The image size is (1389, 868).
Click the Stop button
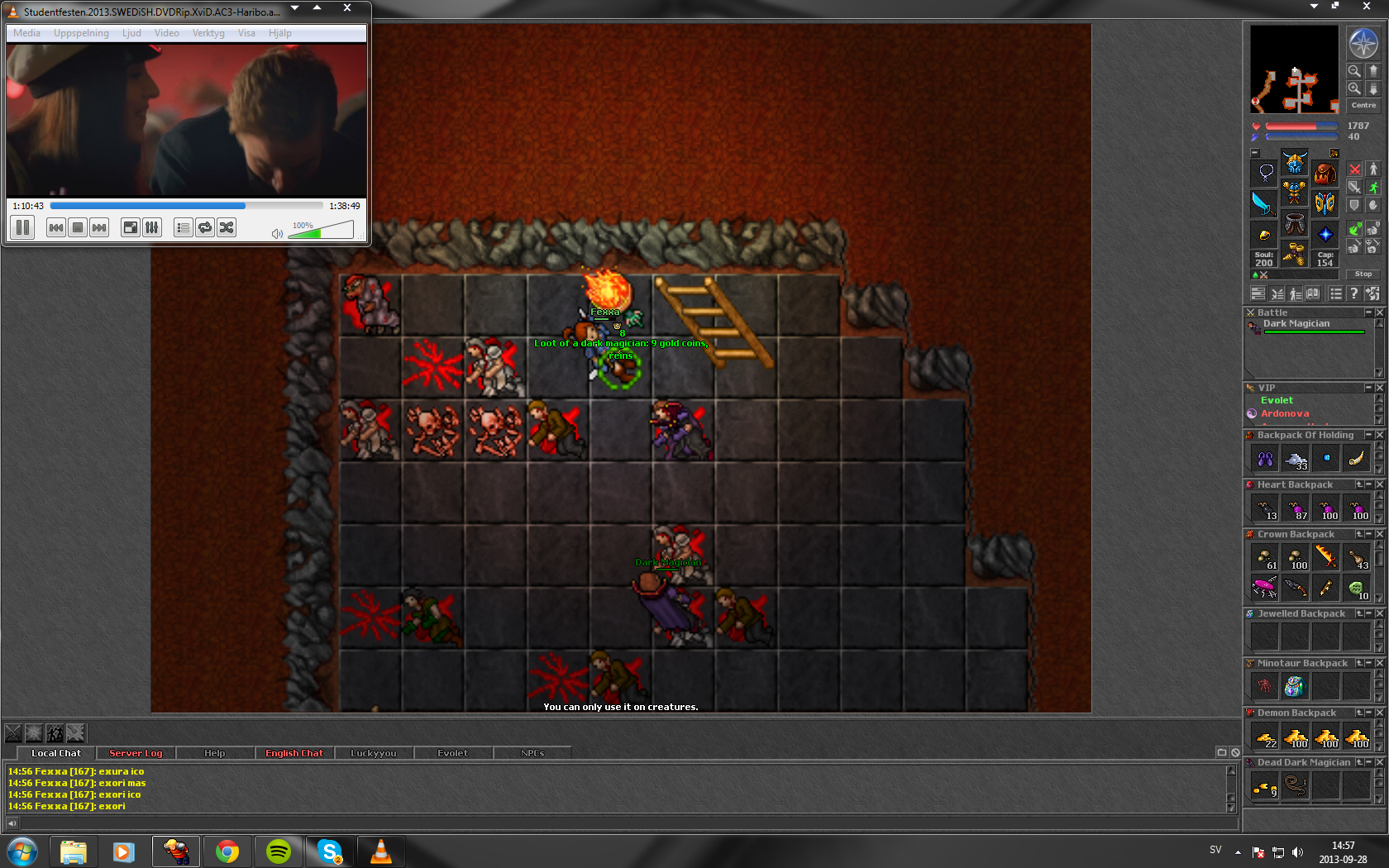pyautogui.click(x=1363, y=274)
